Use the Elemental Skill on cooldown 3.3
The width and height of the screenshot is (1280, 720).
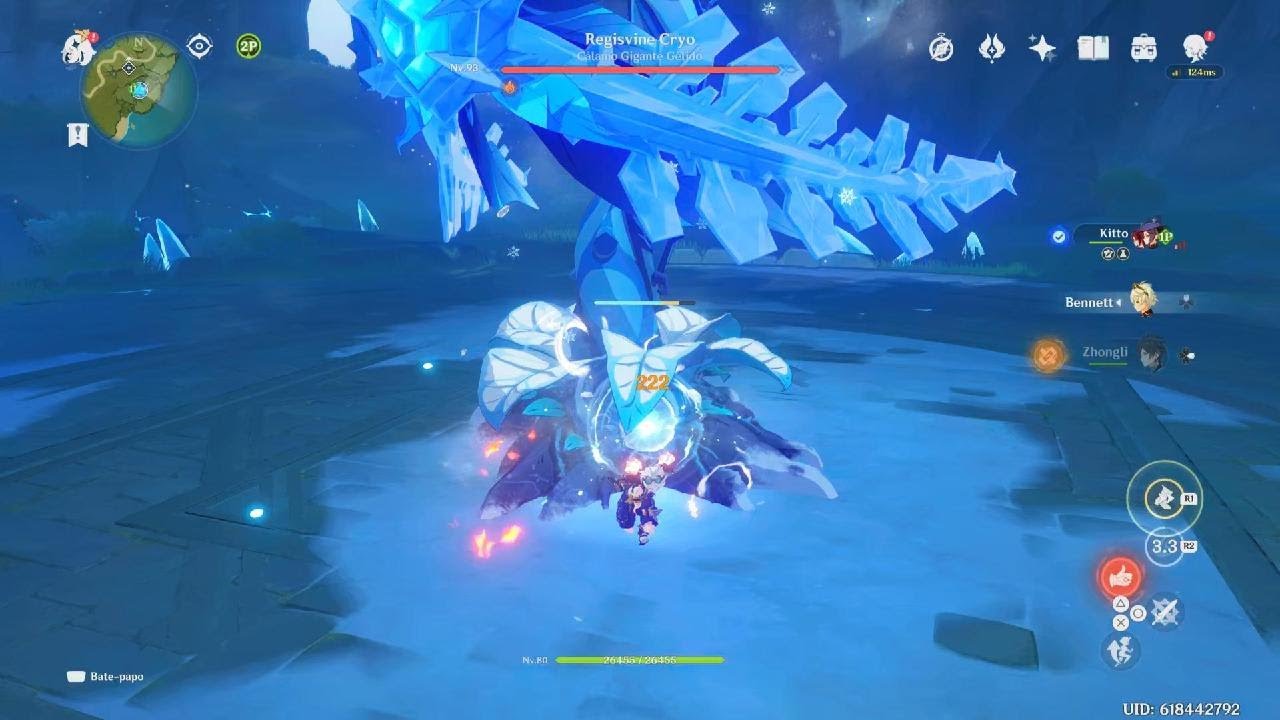coord(1163,546)
